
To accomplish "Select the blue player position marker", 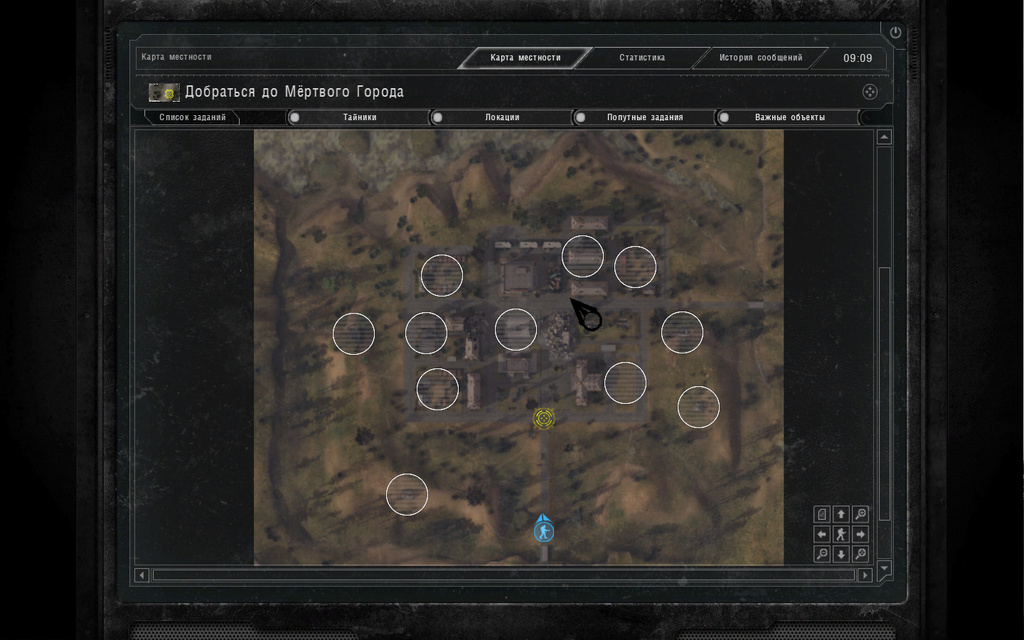I will 543,529.
